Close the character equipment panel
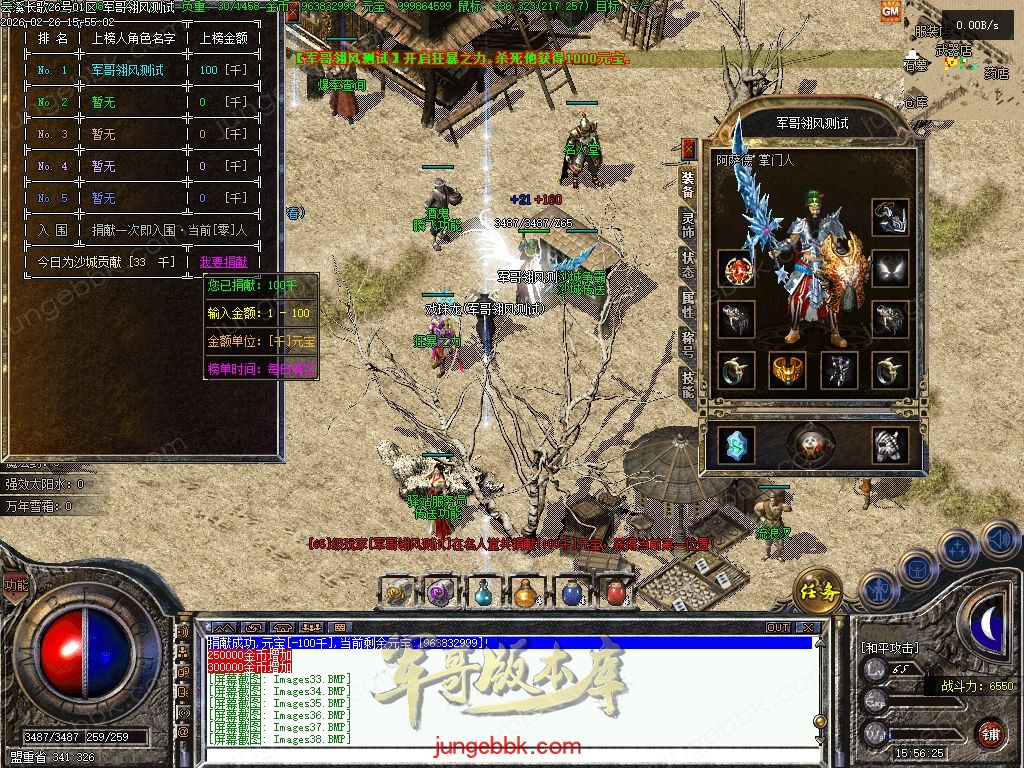 tap(688, 148)
